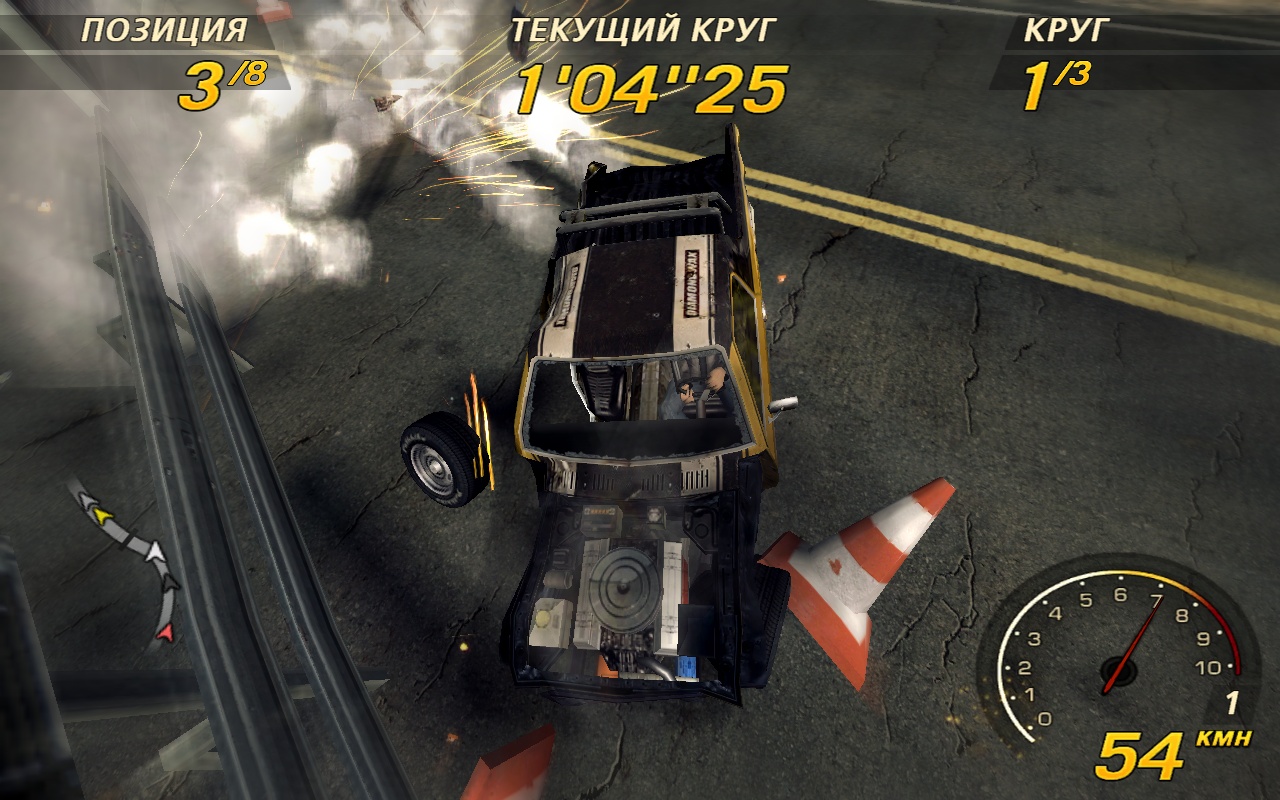Screen dimensions: 1280x800
Task: Select the yellow arrow marker on the minimap
Action: (101, 514)
